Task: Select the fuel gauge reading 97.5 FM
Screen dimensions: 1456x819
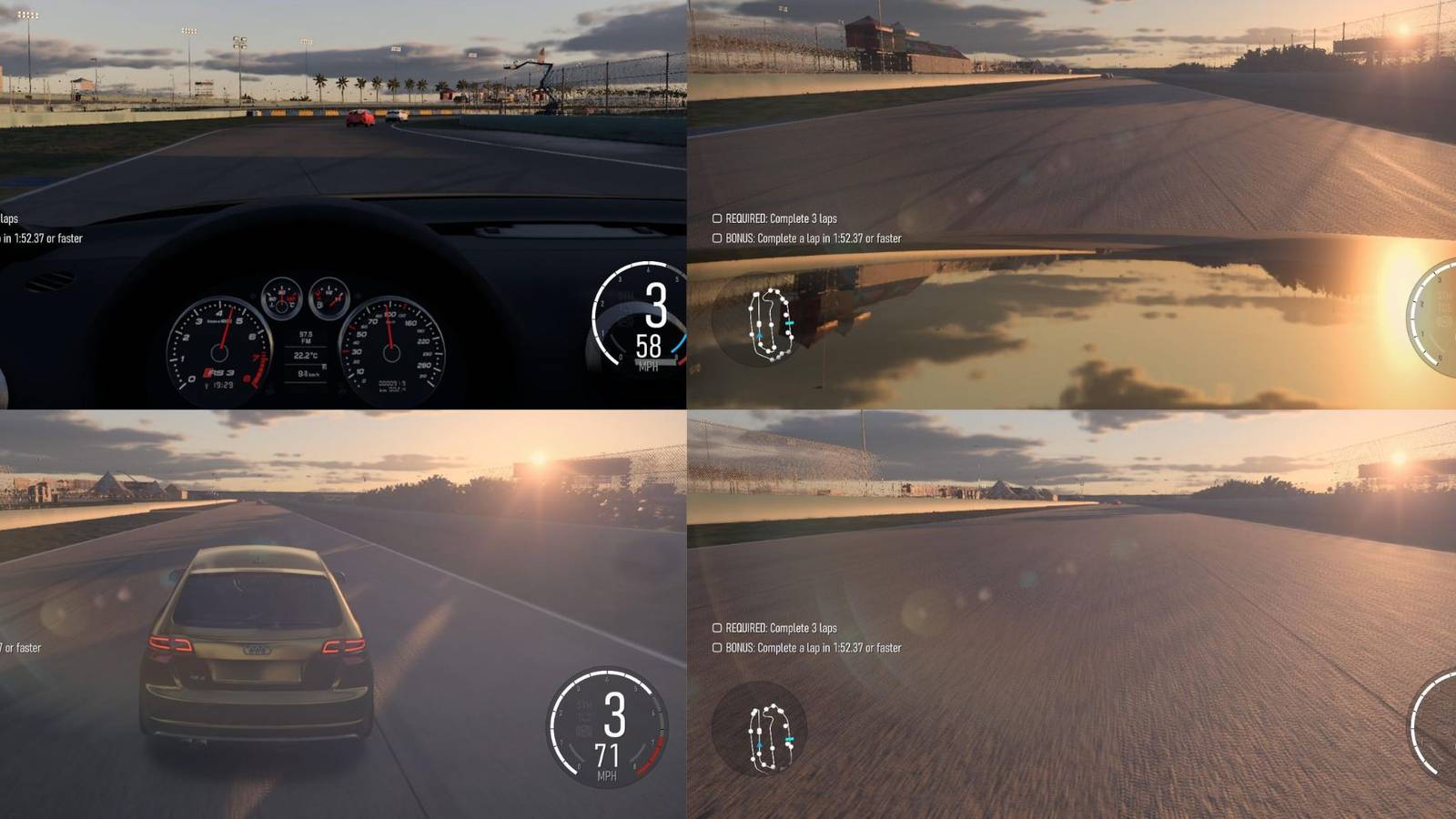Action: (306, 337)
